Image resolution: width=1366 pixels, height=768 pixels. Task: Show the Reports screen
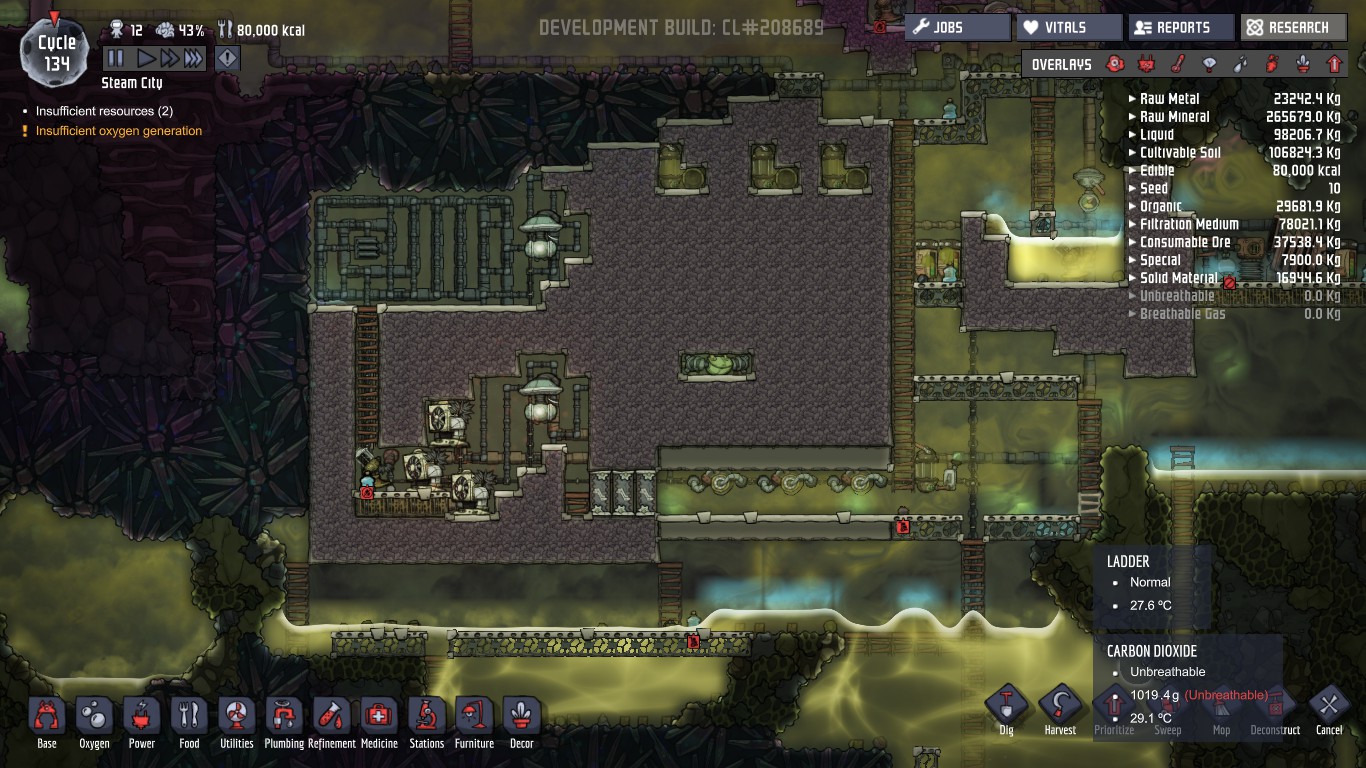click(x=1181, y=28)
